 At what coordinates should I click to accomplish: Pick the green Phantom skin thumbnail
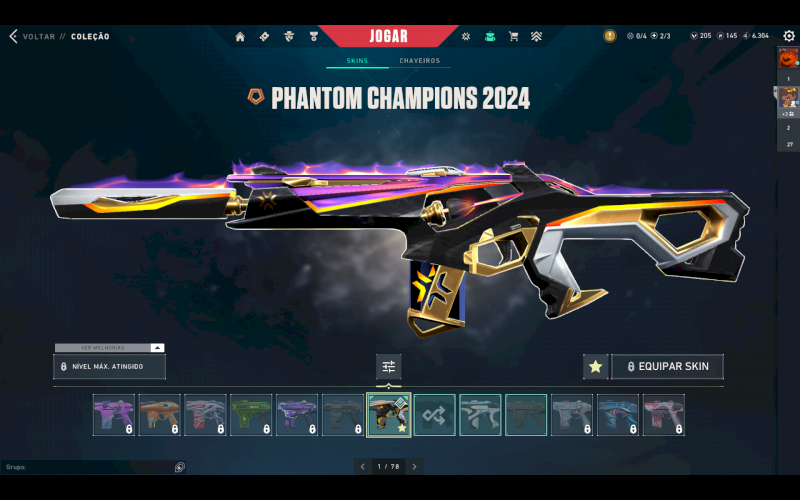tap(251, 415)
